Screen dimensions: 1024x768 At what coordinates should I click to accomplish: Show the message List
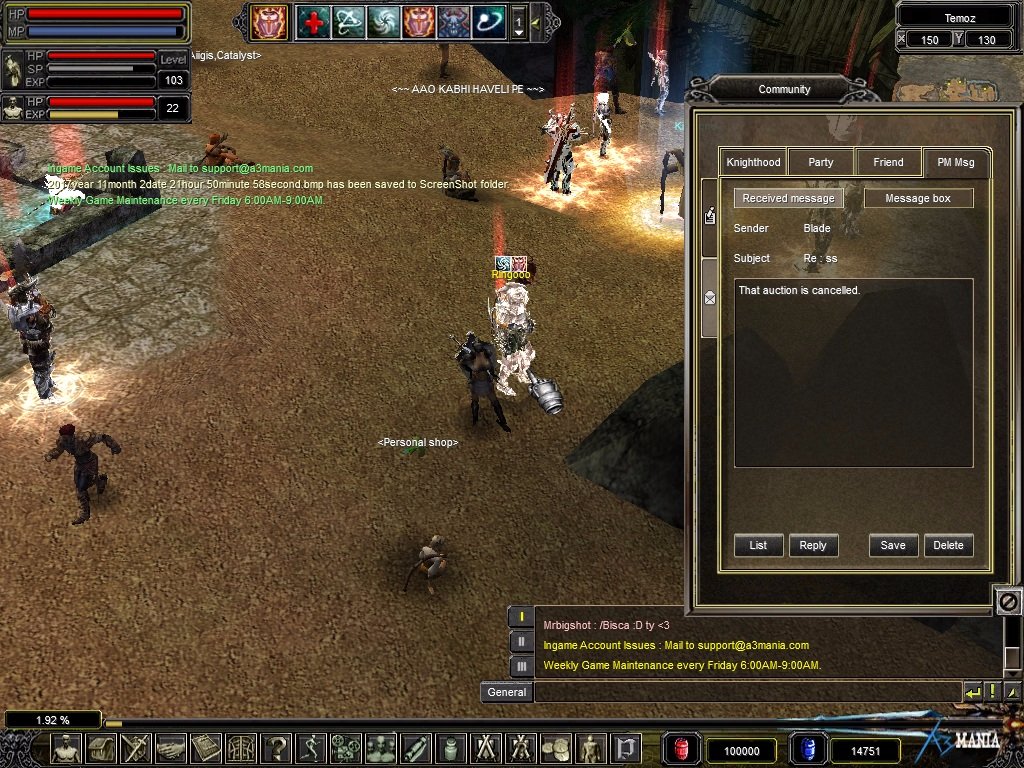click(758, 545)
